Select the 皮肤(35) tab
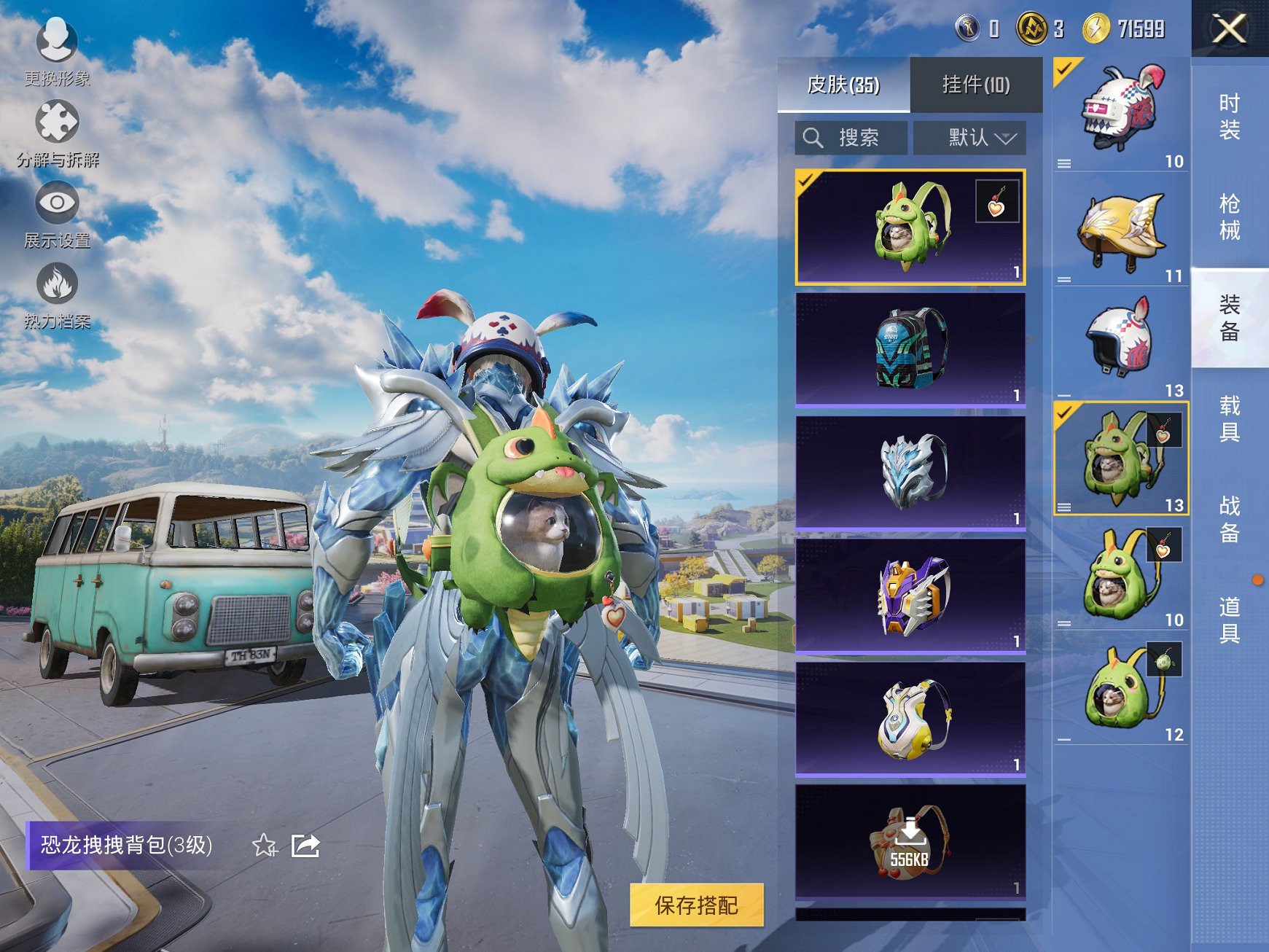Viewport: 1269px width, 952px height. [843, 85]
